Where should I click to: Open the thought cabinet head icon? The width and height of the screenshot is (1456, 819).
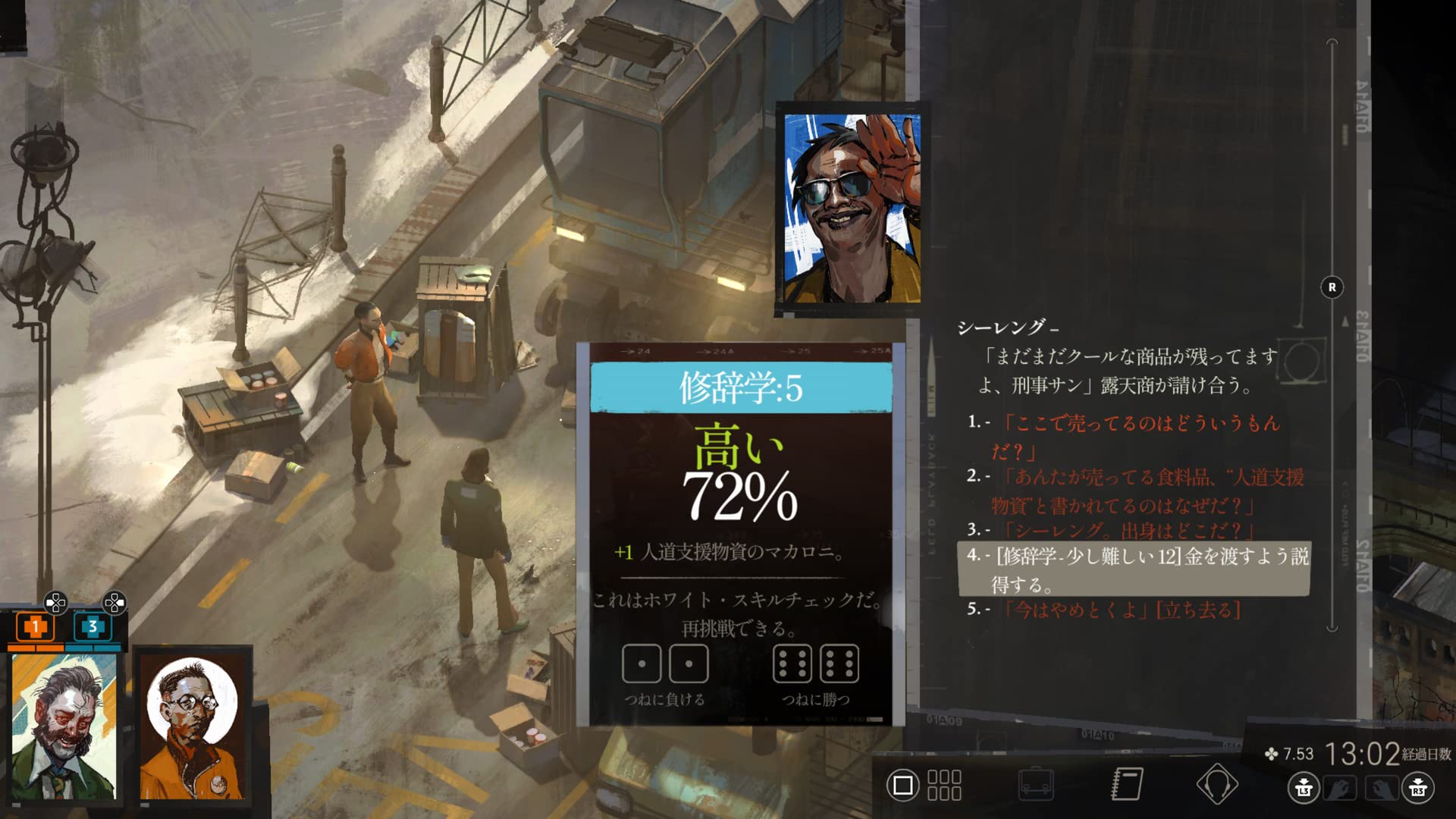coord(1217,785)
